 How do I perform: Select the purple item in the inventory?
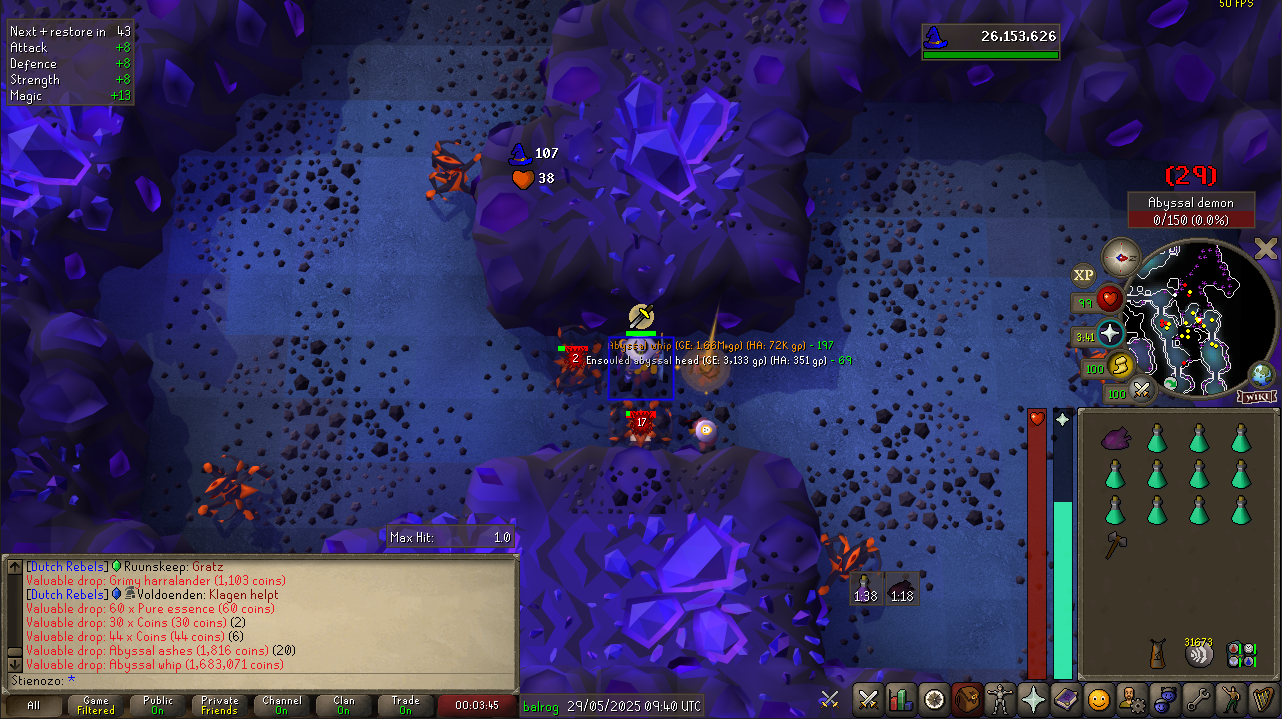(1115, 439)
